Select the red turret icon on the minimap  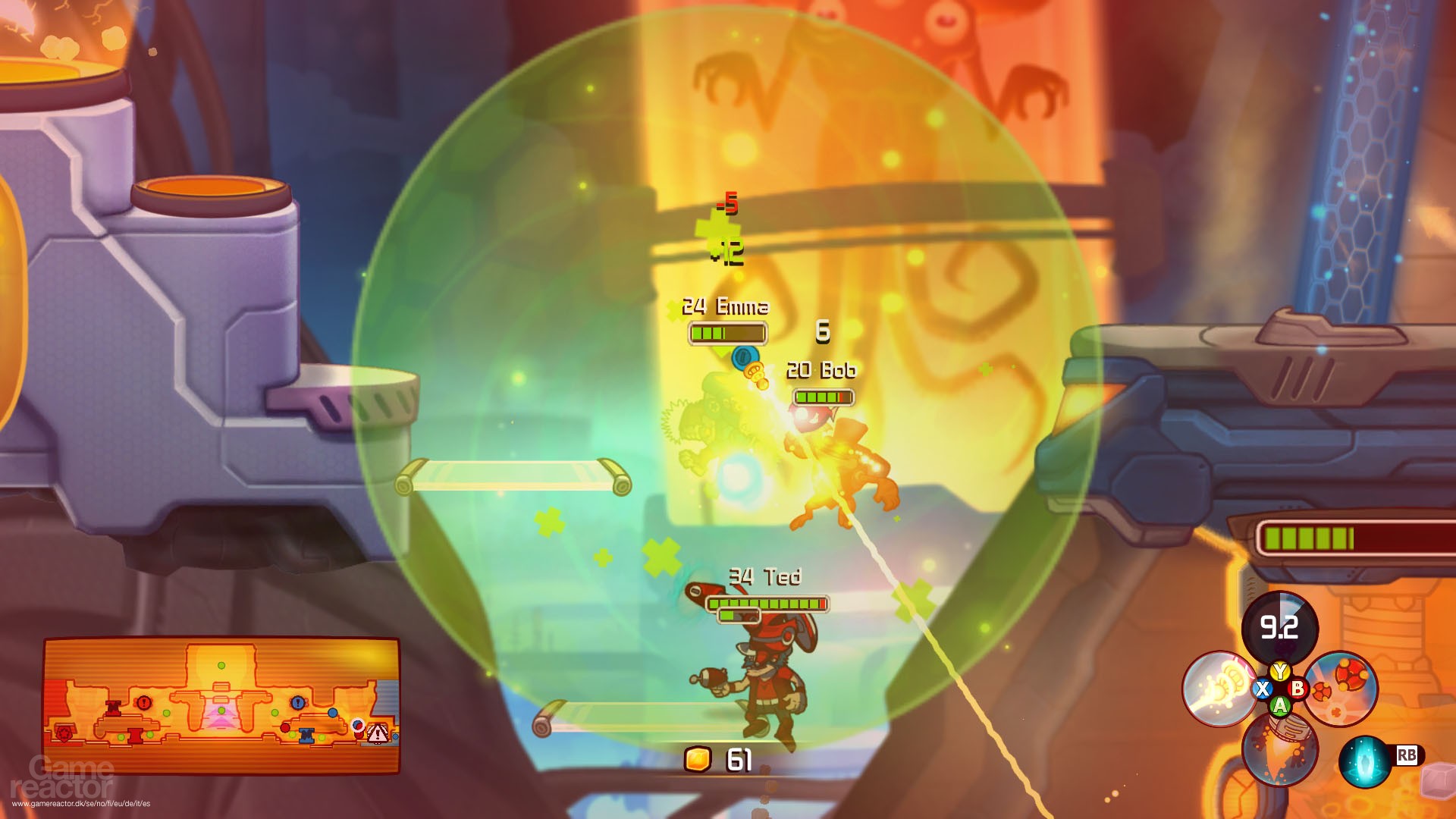tap(135, 736)
